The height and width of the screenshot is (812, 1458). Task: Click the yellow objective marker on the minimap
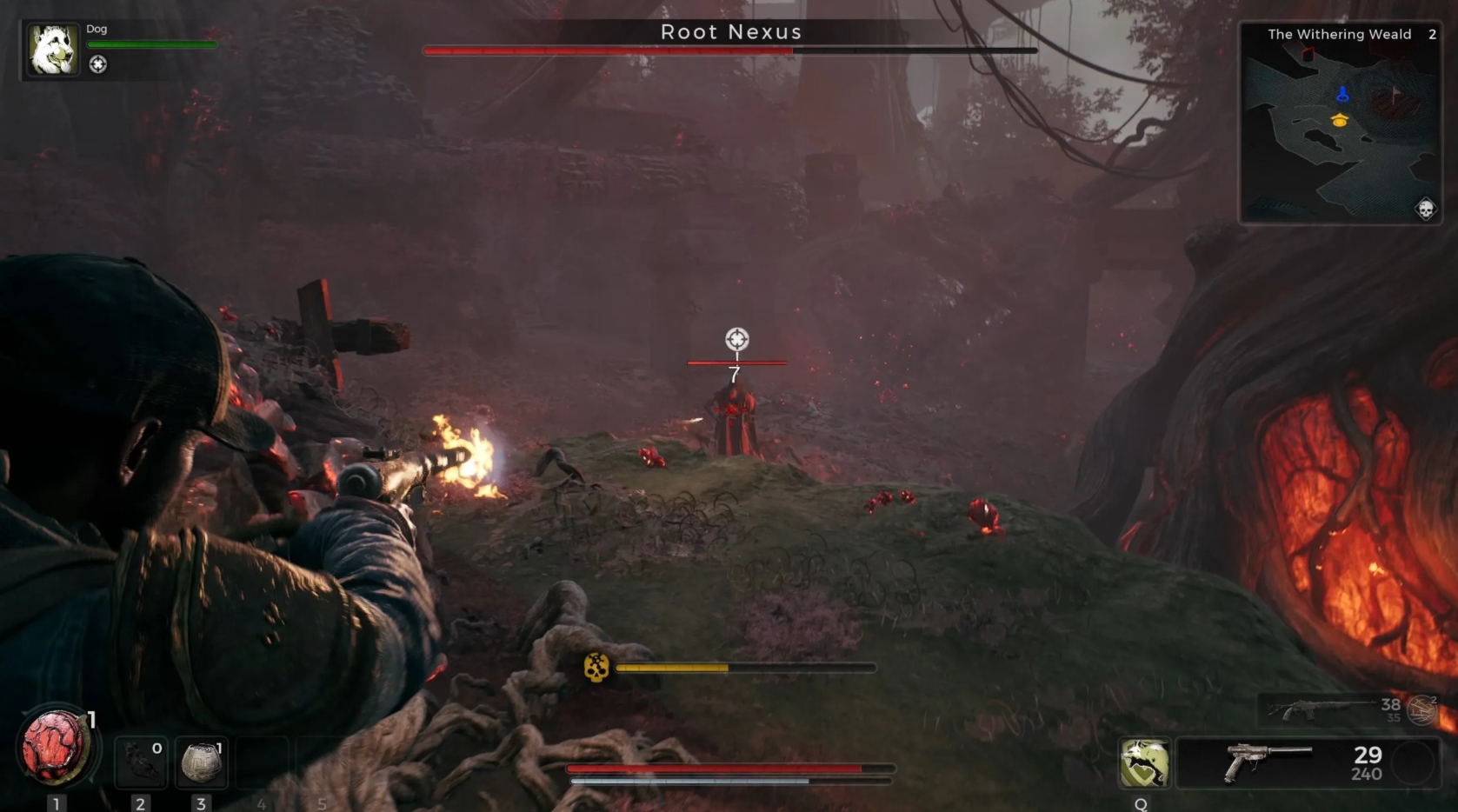pos(1339,123)
